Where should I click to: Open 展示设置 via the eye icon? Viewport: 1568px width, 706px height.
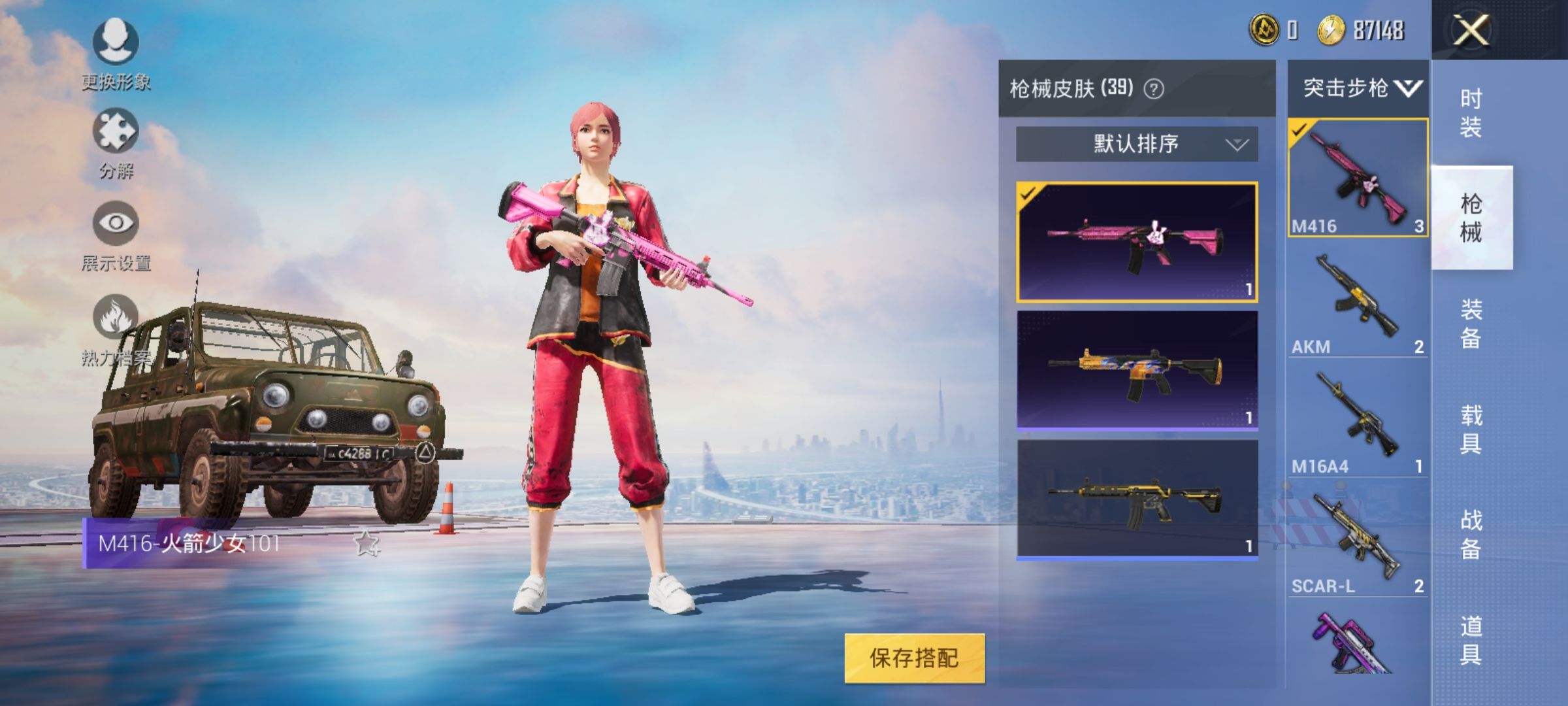tap(114, 222)
